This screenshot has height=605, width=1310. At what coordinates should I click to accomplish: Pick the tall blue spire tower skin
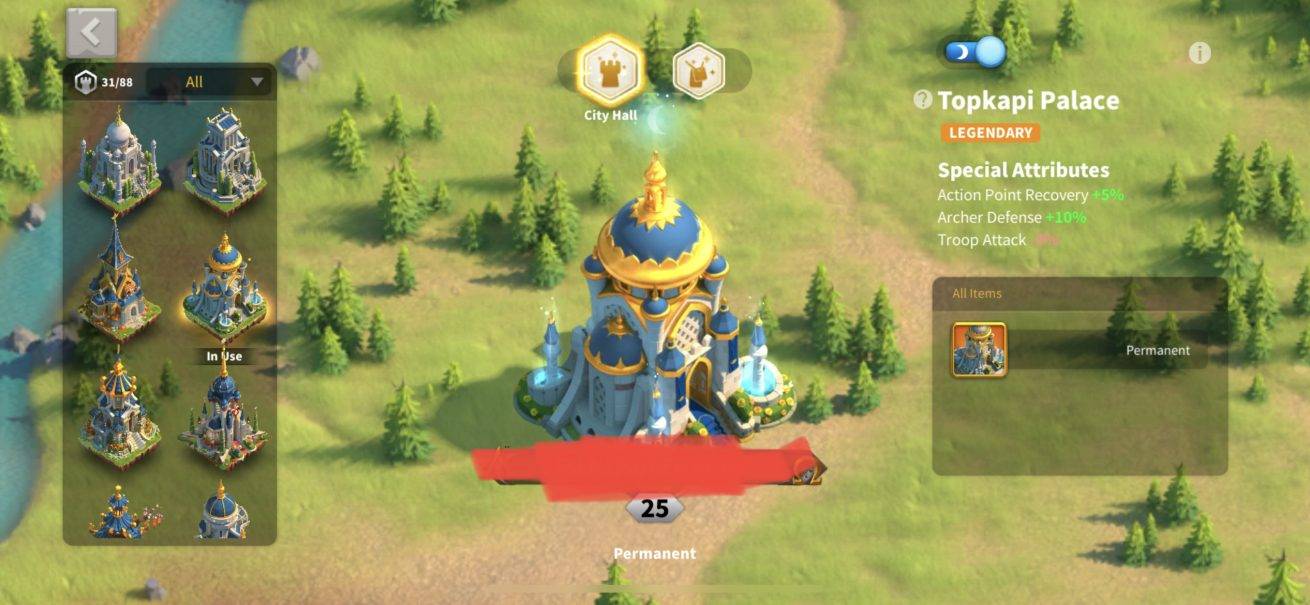click(118, 281)
